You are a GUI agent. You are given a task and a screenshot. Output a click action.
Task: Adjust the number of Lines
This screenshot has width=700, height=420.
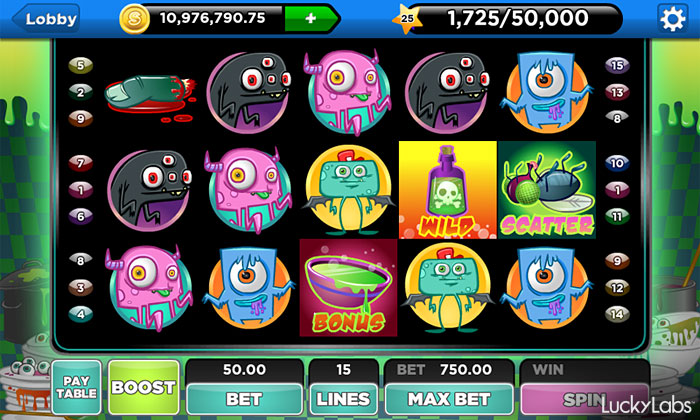[342, 397]
